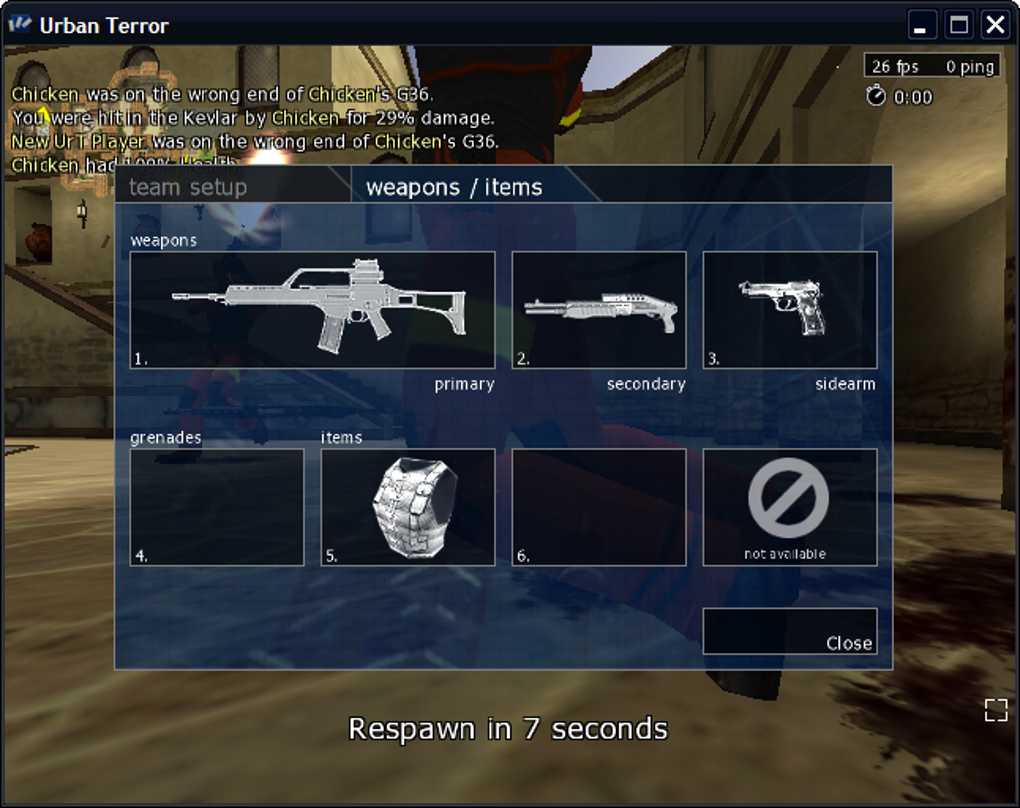Open the empty grenades slot

(217, 507)
